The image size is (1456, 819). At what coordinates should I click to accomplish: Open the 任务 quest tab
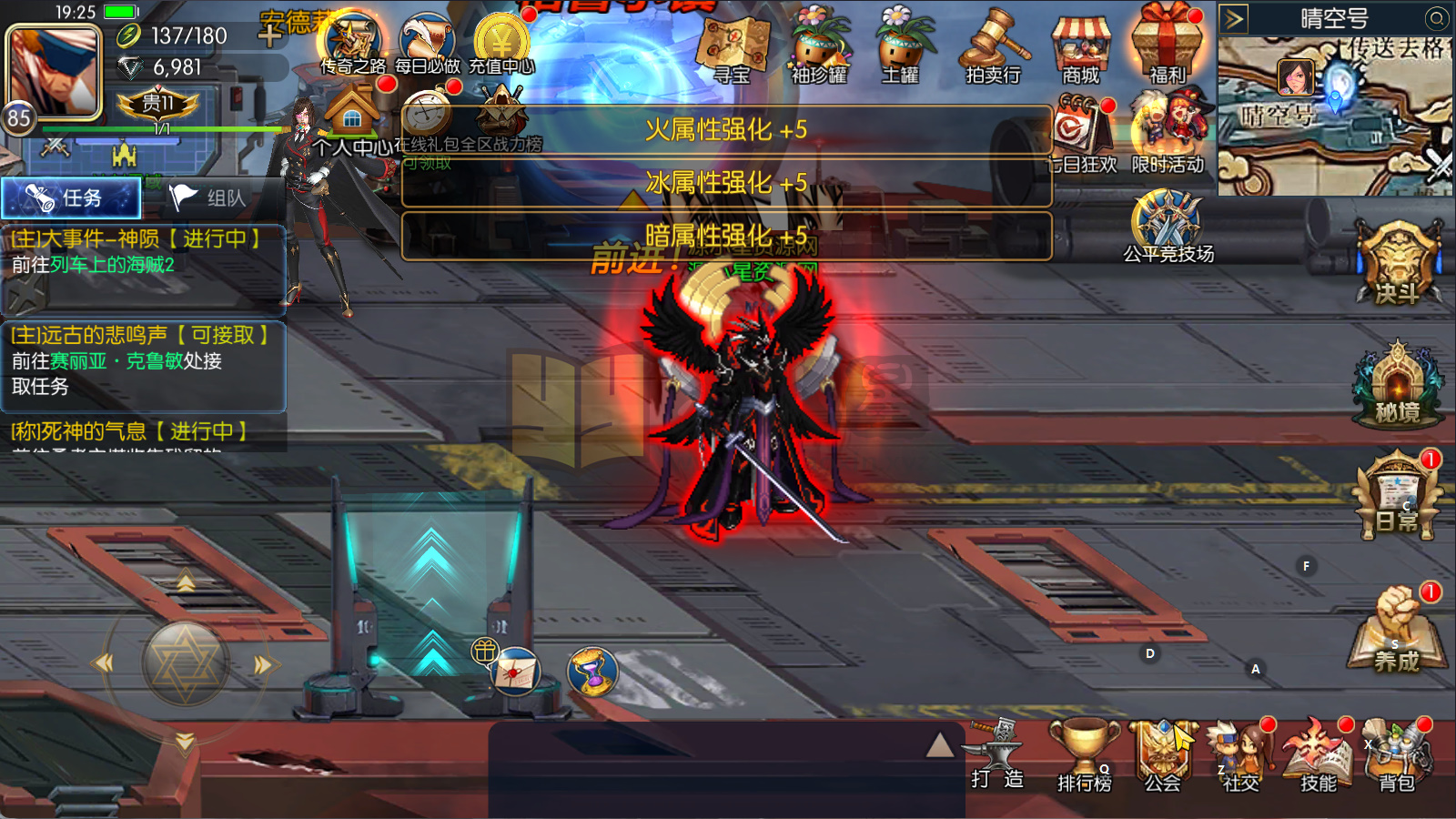coord(71,198)
